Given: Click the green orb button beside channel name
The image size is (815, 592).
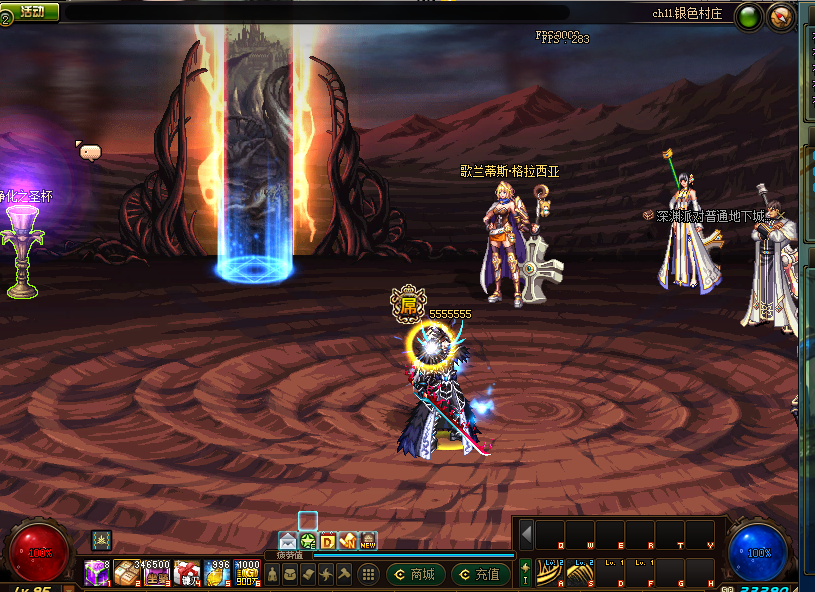Looking at the screenshot, I should 748,15.
